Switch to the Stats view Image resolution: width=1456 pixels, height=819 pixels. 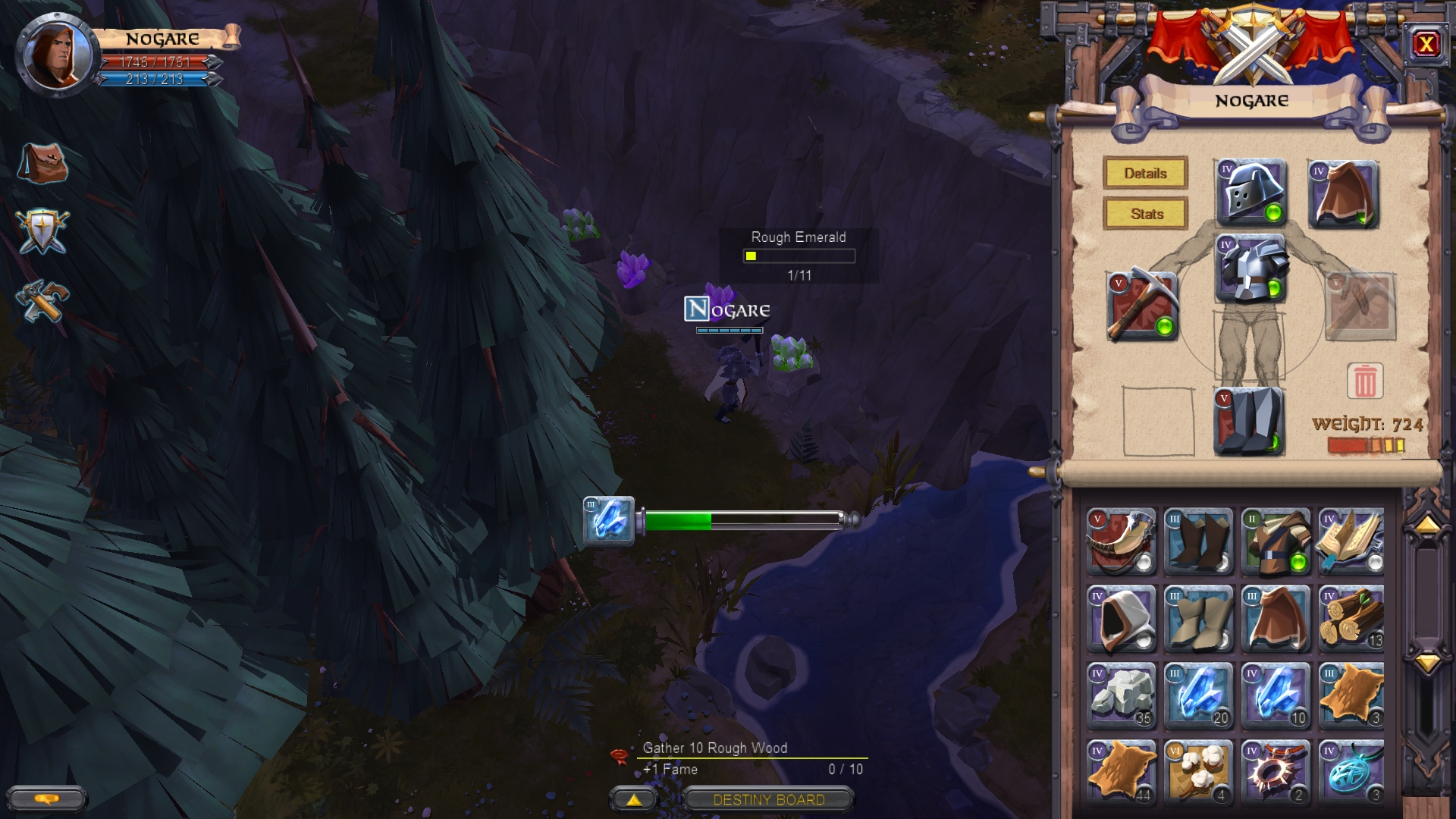click(1145, 214)
